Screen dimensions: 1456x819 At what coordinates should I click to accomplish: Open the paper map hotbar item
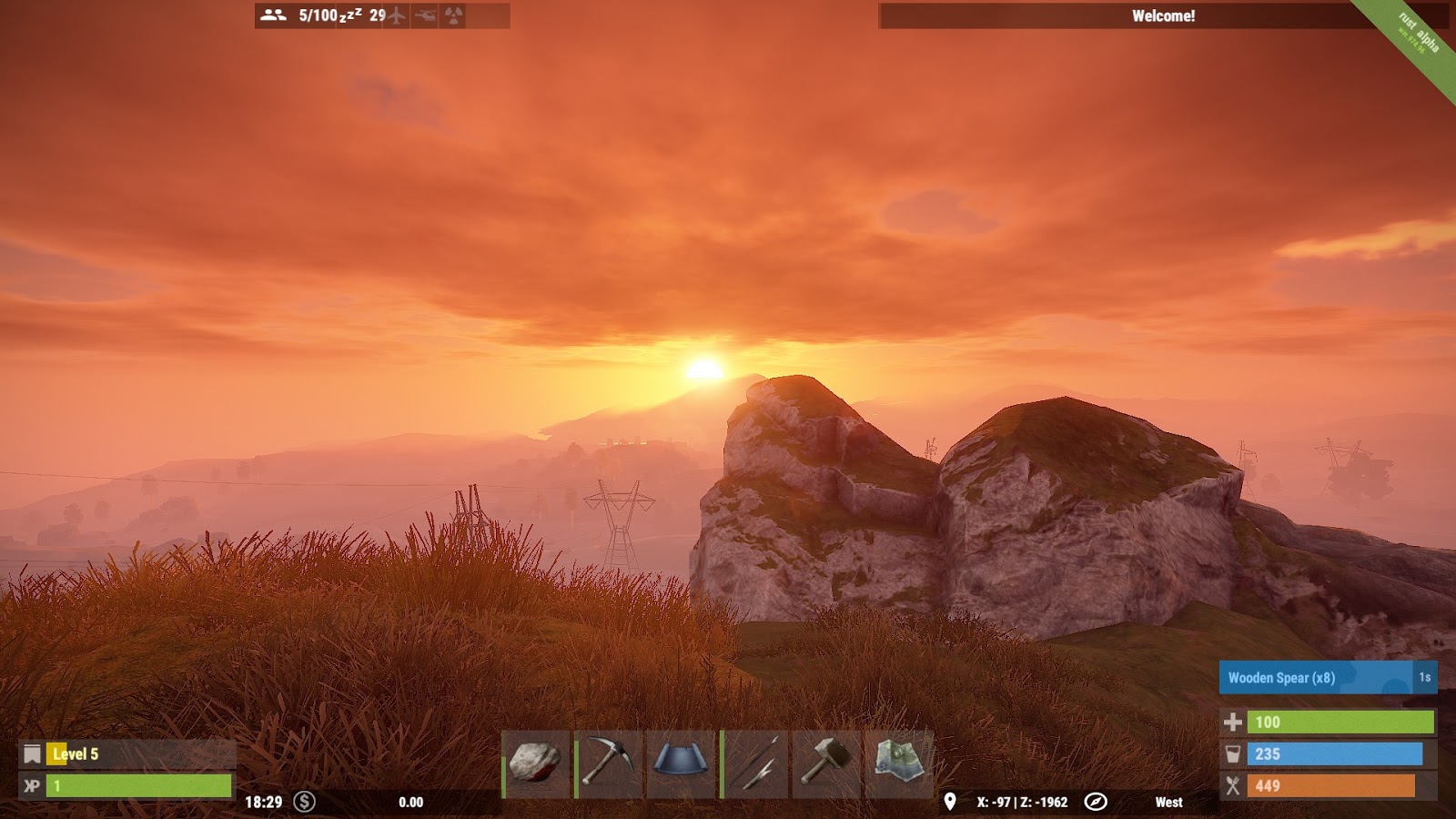(899, 763)
